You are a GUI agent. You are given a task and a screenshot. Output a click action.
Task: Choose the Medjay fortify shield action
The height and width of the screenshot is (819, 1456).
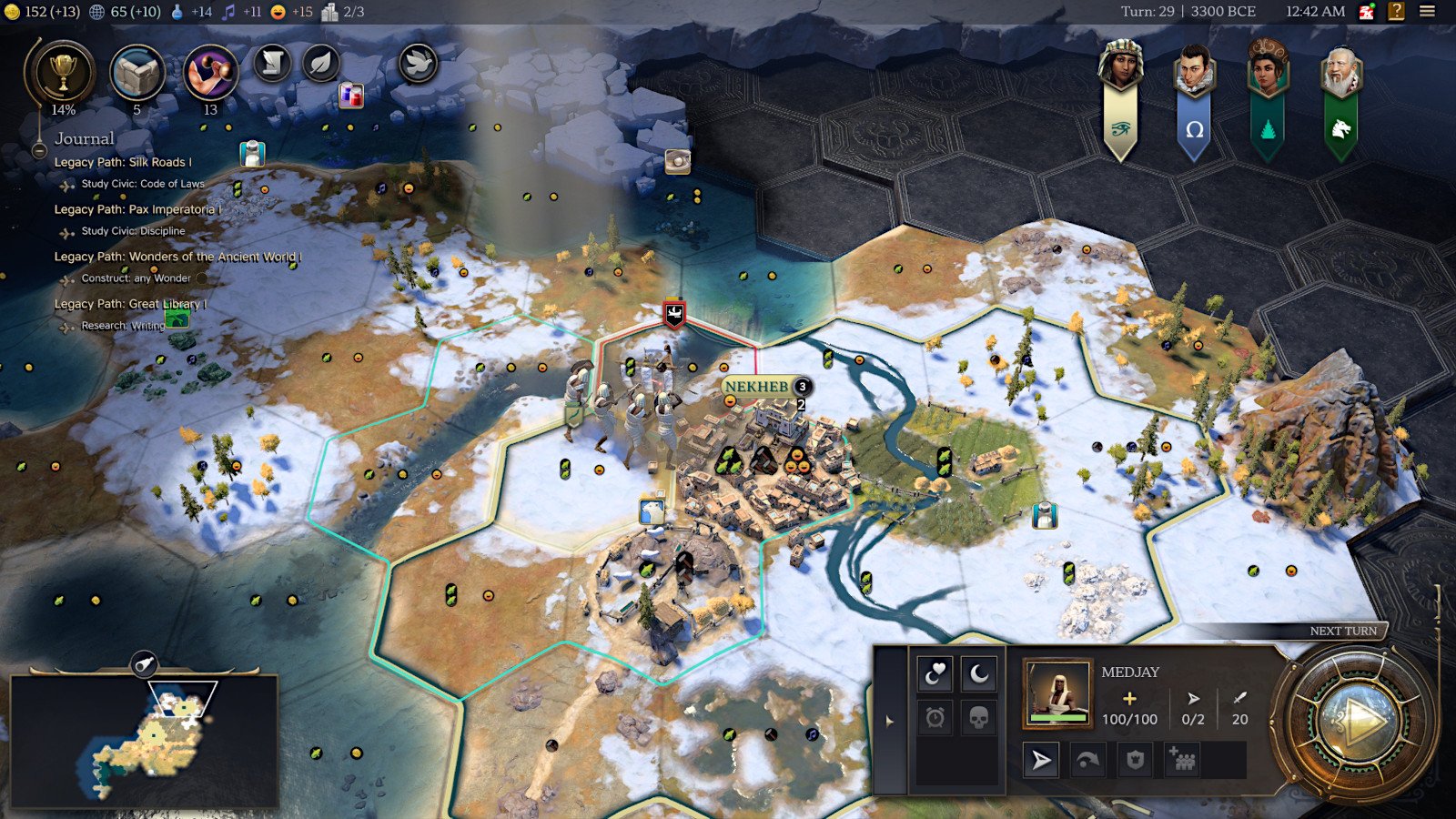(1135, 760)
